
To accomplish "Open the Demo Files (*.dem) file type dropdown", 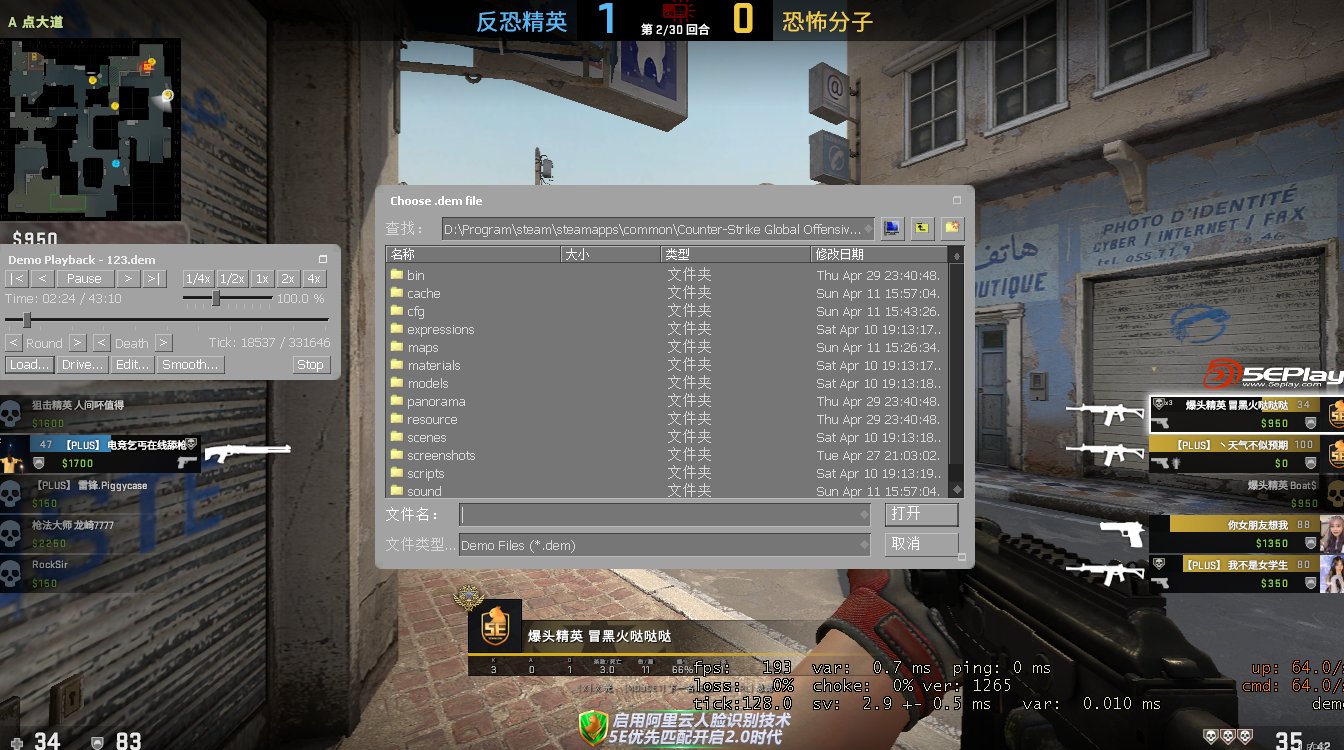I will 866,543.
